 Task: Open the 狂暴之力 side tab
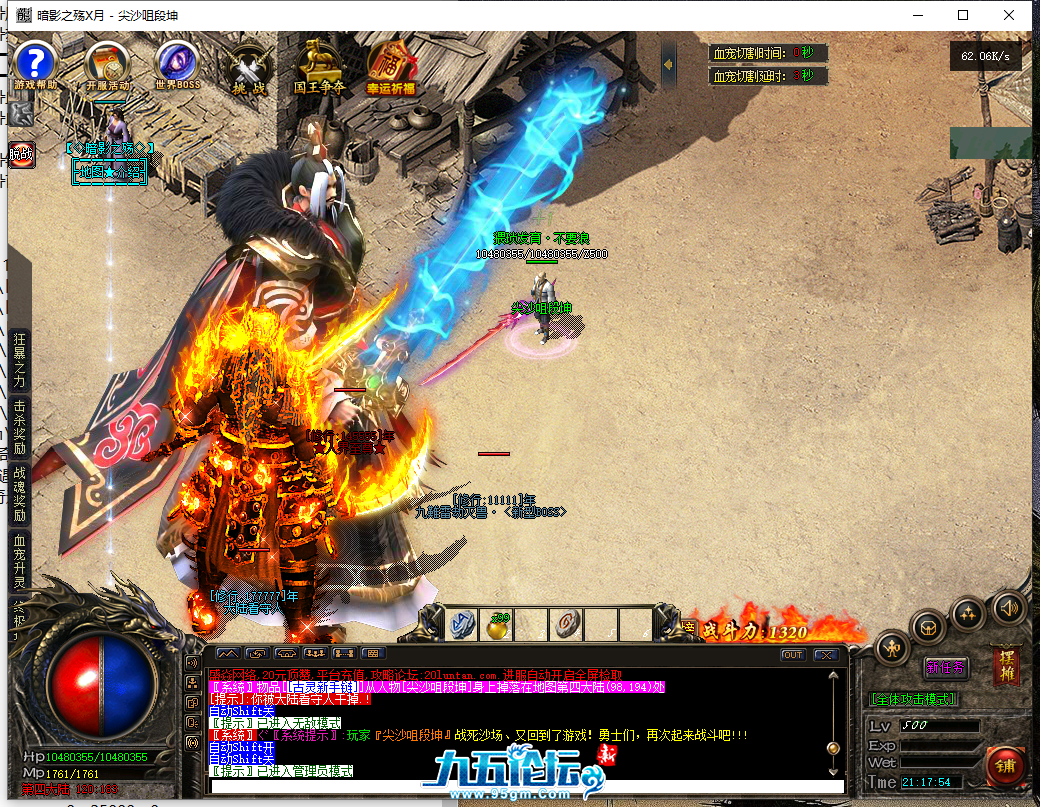point(19,359)
